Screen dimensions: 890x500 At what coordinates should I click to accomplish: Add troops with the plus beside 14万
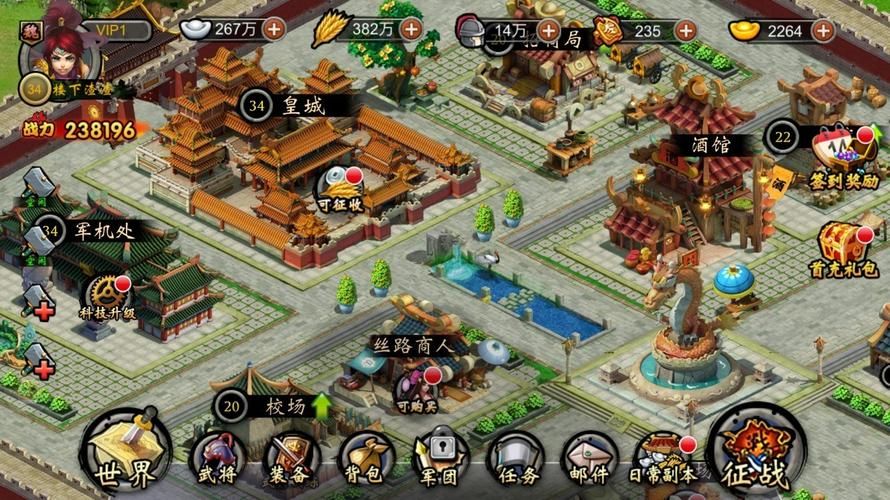coord(549,30)
